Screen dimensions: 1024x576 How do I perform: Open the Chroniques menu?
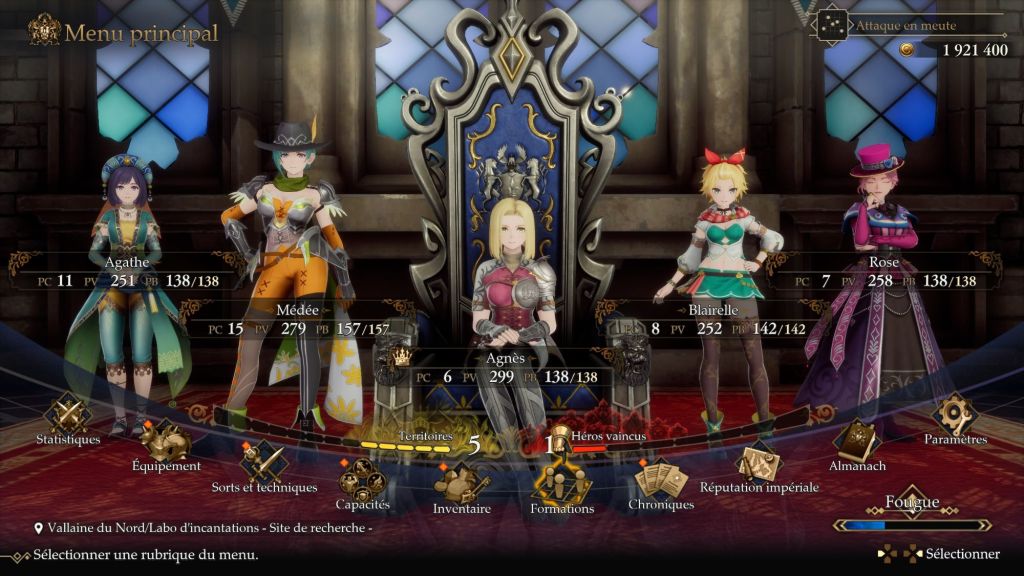[660, 481]
